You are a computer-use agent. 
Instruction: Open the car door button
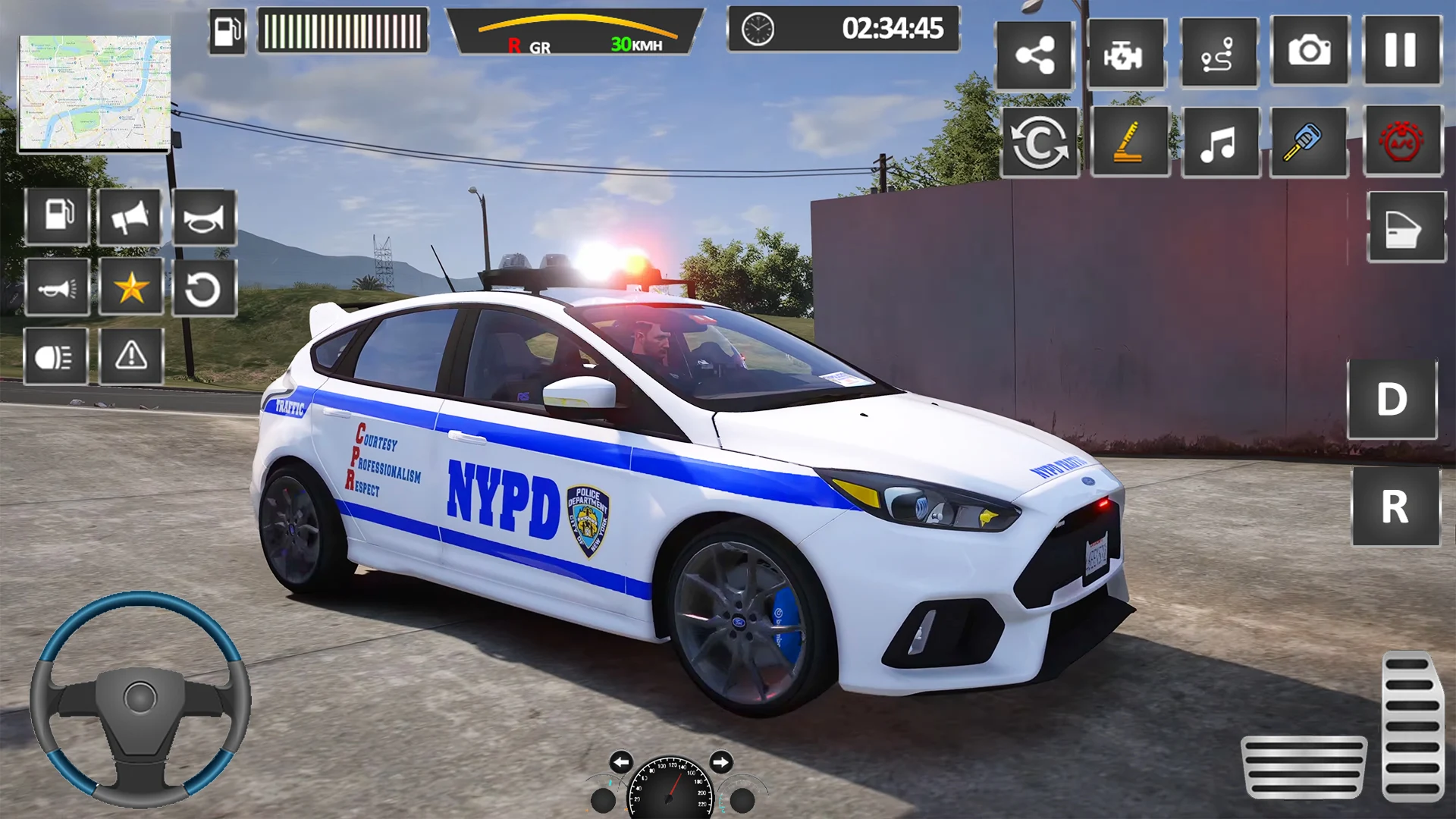pyautogui.click(x=1405, y=227)
